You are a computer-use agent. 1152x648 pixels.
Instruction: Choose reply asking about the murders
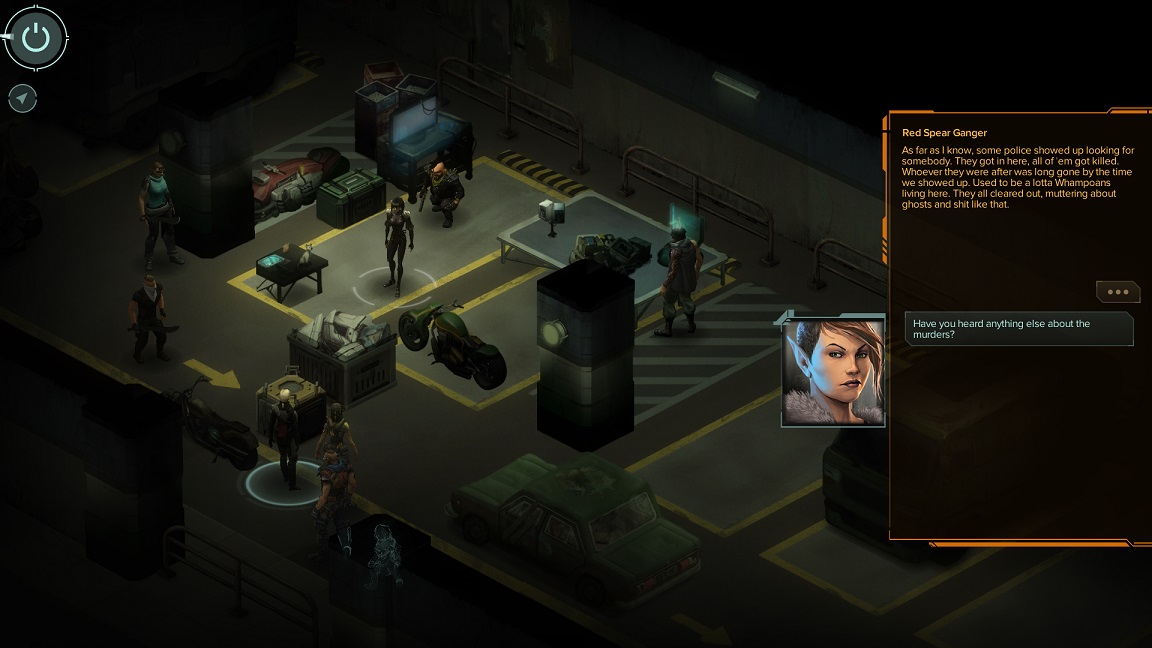coord(1019,329)
